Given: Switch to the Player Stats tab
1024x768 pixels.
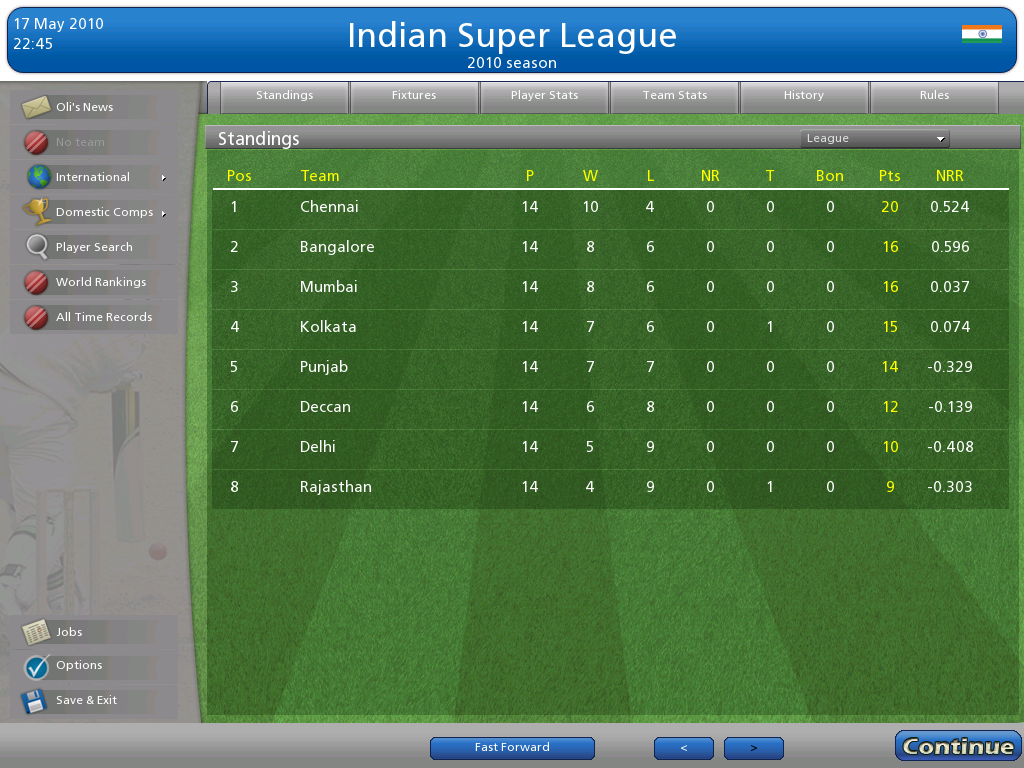Looking at the screenshot, I should [x=544, y=96].
